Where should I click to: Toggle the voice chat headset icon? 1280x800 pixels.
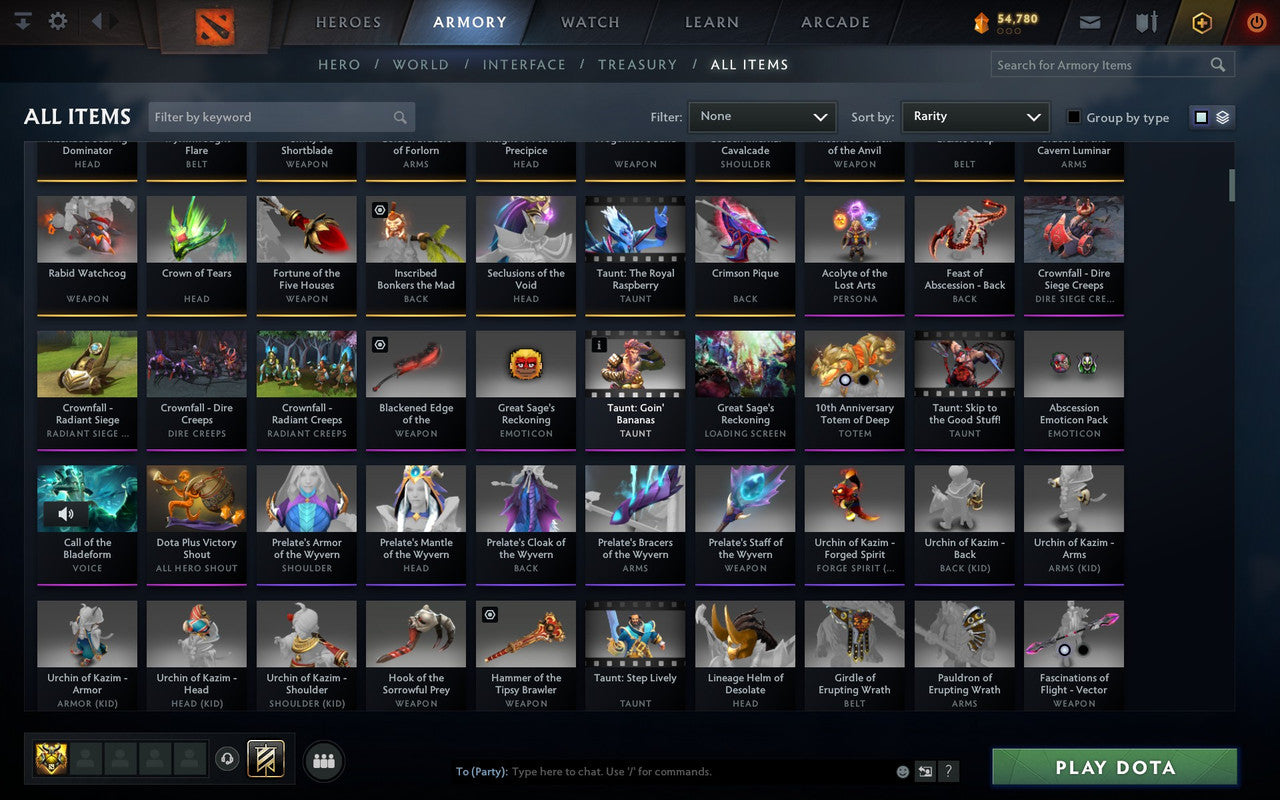227,759
